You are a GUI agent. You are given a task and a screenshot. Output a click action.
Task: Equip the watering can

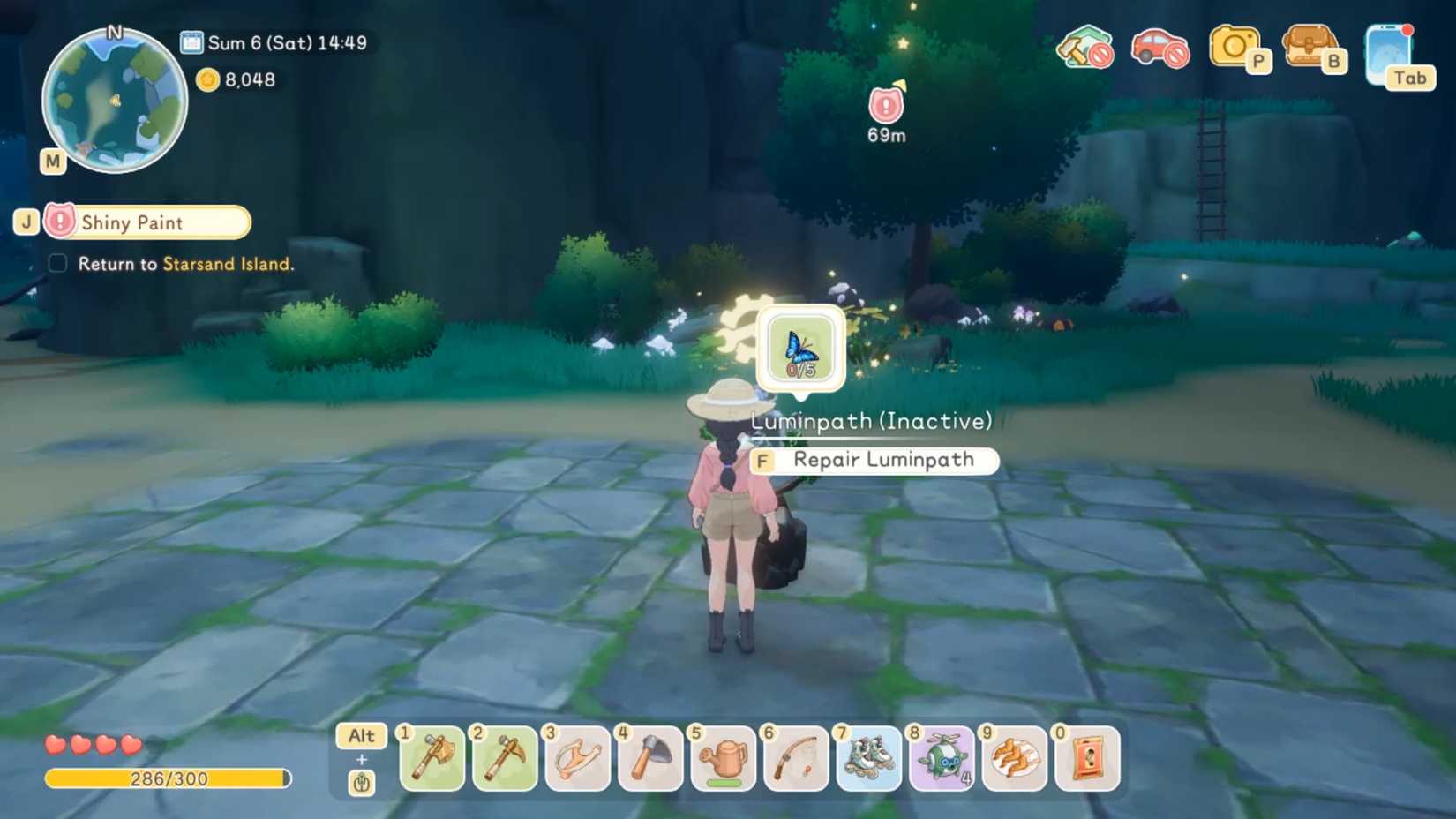[723, 759]
